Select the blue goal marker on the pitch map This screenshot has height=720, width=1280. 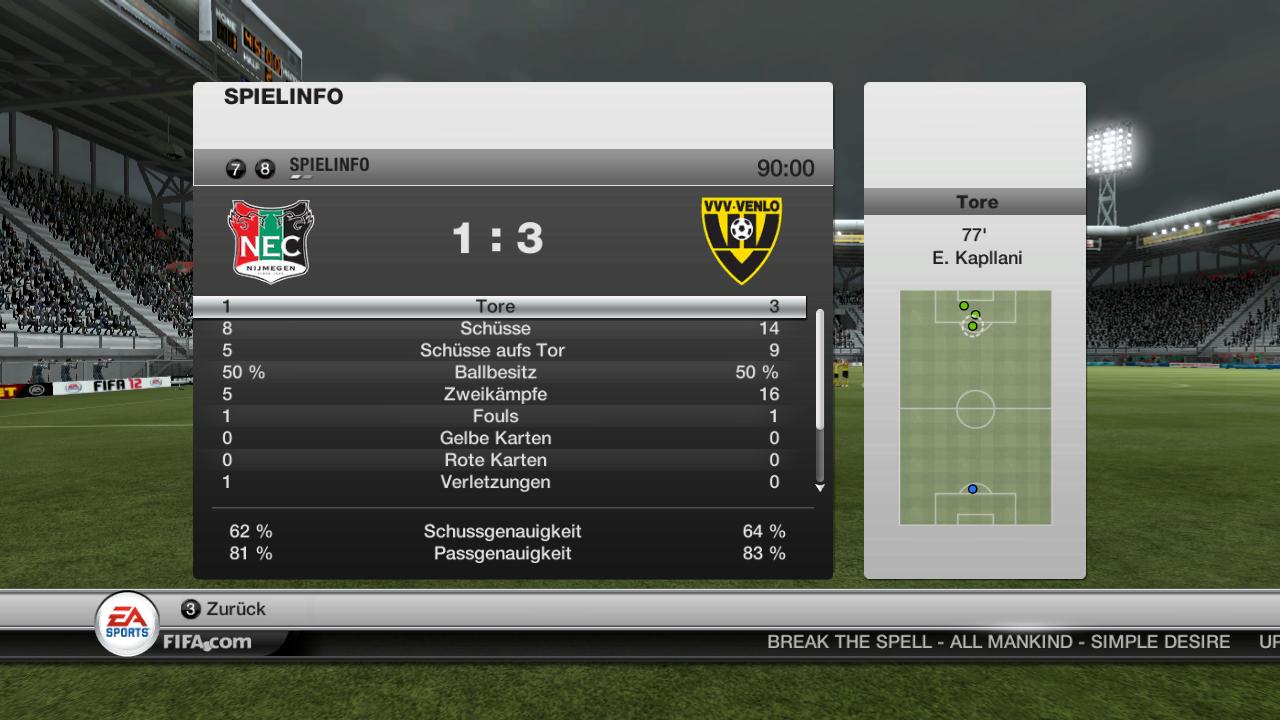[972, 489]
